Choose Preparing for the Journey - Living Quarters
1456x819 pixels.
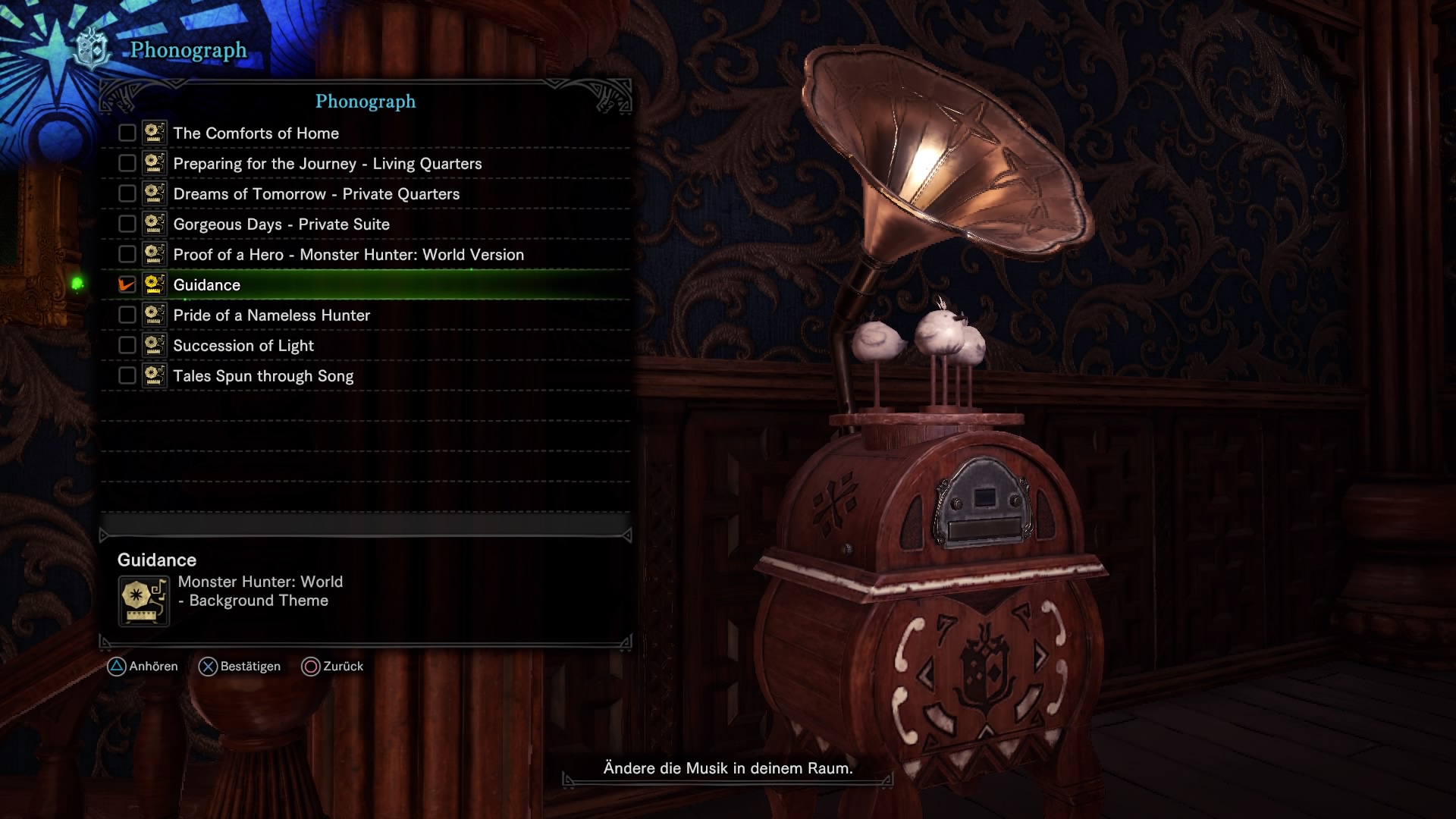327,164
